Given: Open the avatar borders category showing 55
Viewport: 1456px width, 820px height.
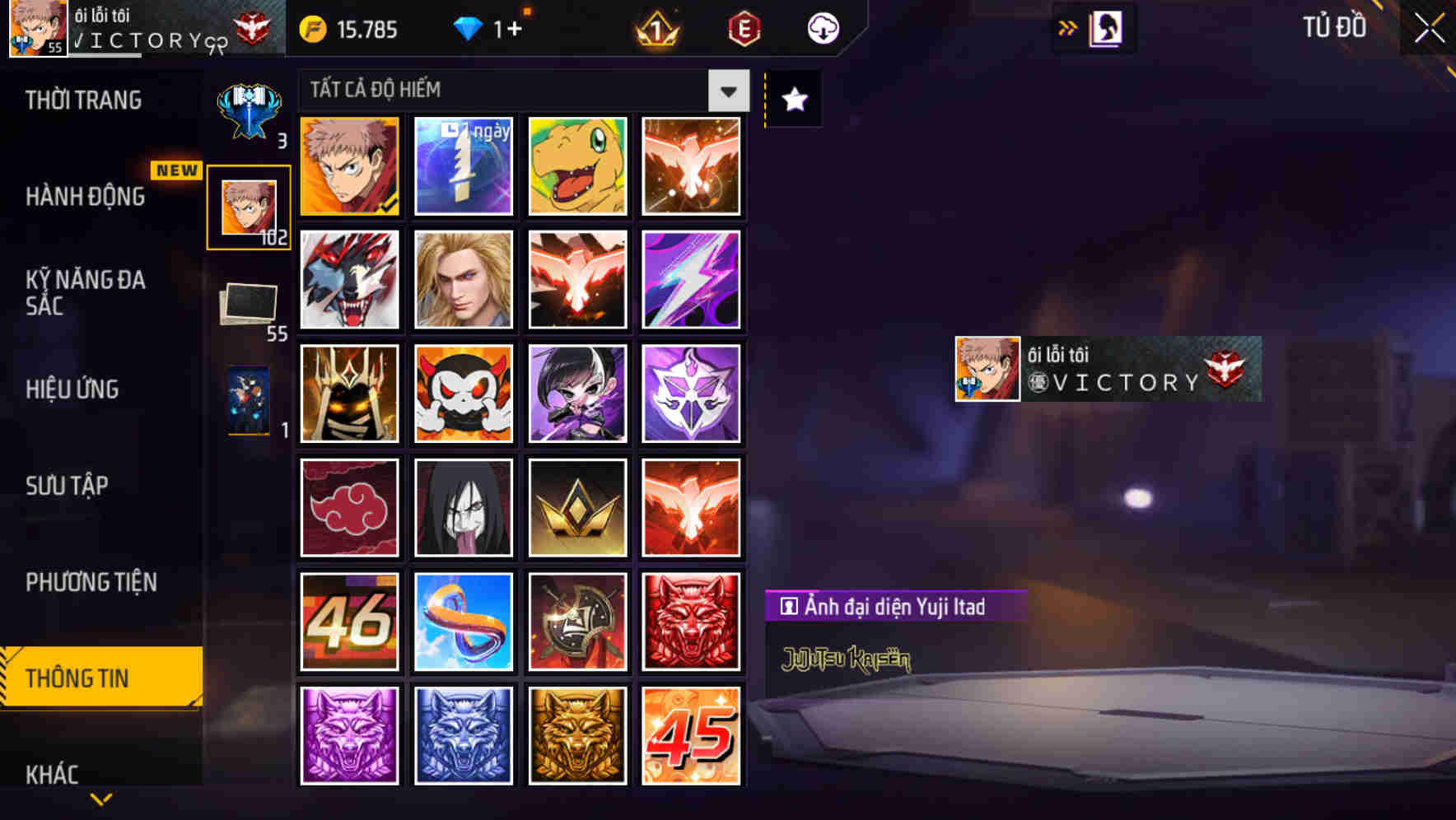Looking at the screenshot, I should point(247,305).
